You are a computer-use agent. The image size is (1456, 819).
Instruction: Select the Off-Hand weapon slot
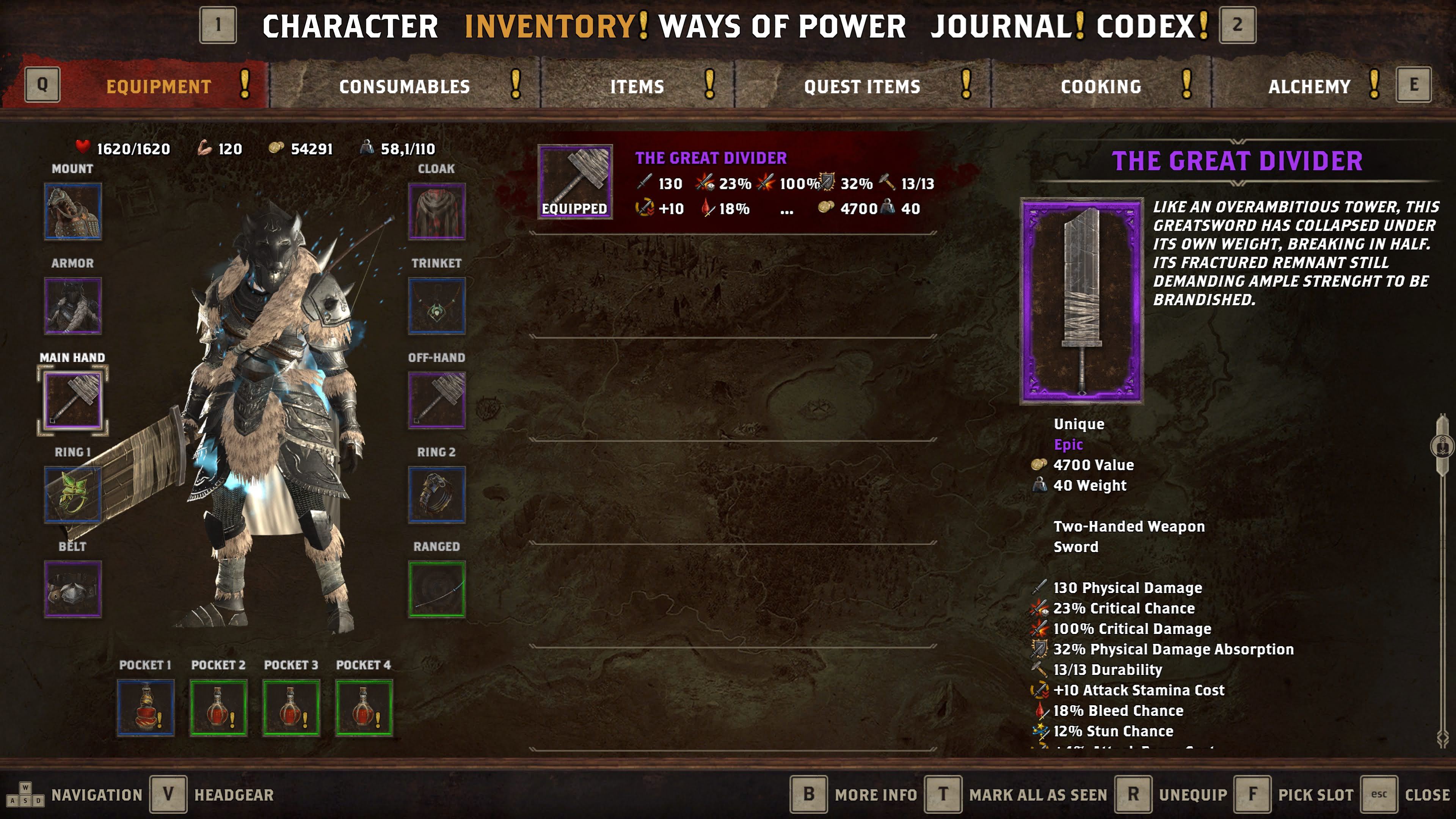436,400
